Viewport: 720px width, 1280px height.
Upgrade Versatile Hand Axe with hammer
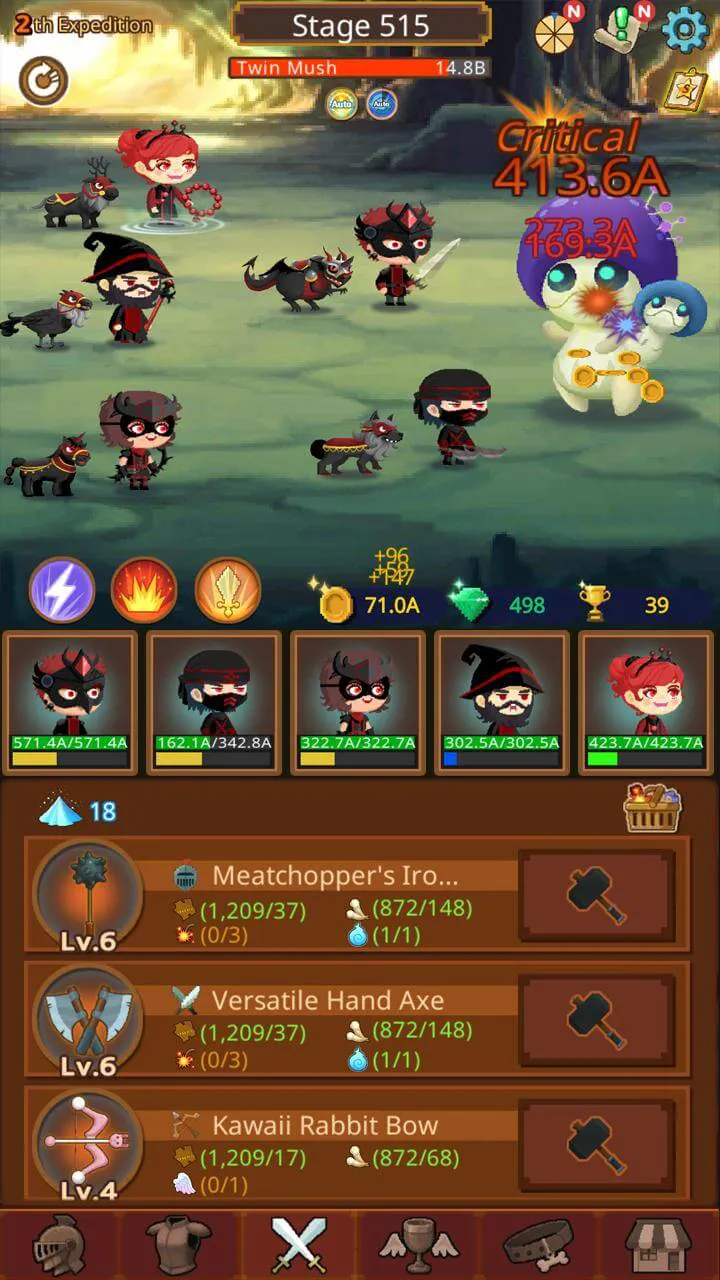point(597,1019)
